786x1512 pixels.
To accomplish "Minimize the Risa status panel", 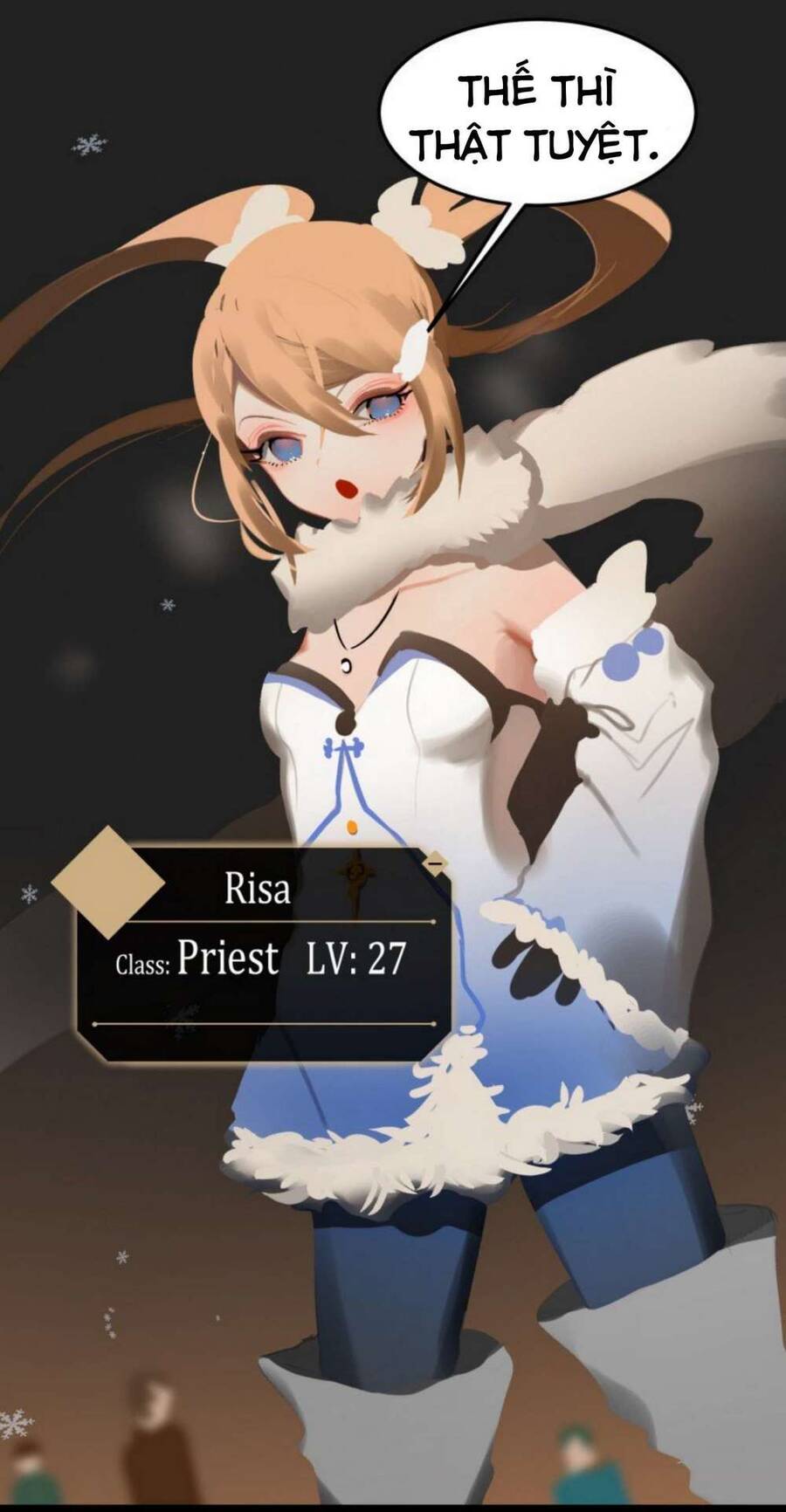I will 435,864.
